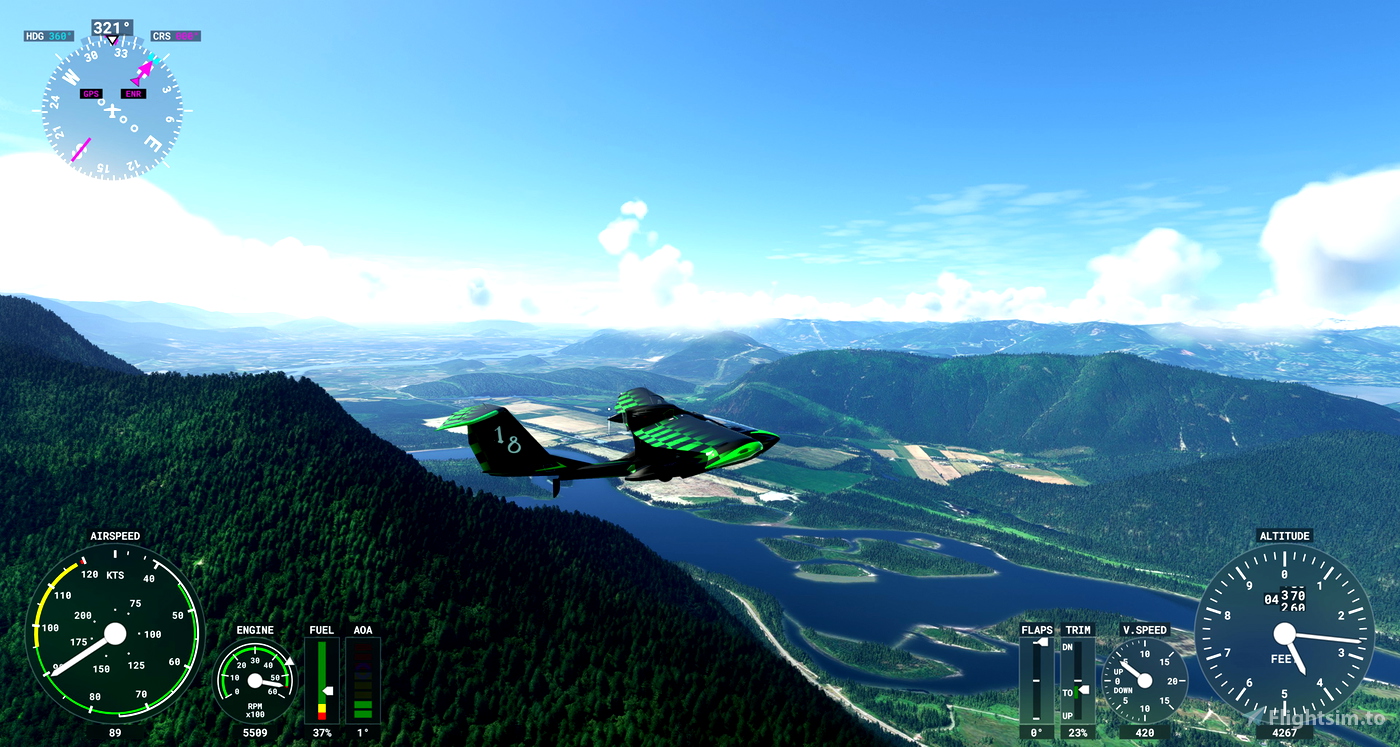Select the AIRSPEED panel title label
The image size is (1400, 747).
pos(115,535)
